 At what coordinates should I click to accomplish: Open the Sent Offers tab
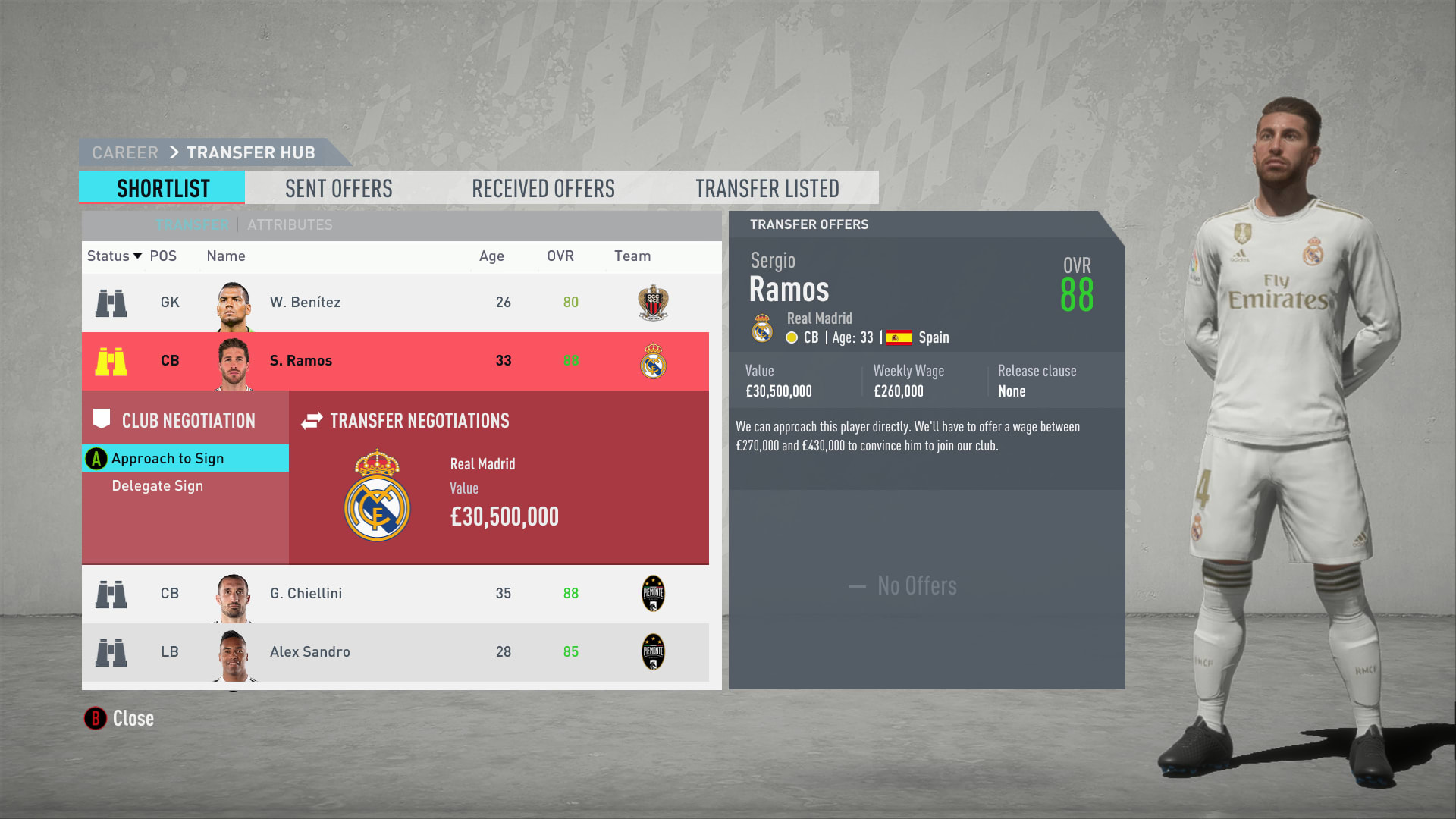pos(338,188)
